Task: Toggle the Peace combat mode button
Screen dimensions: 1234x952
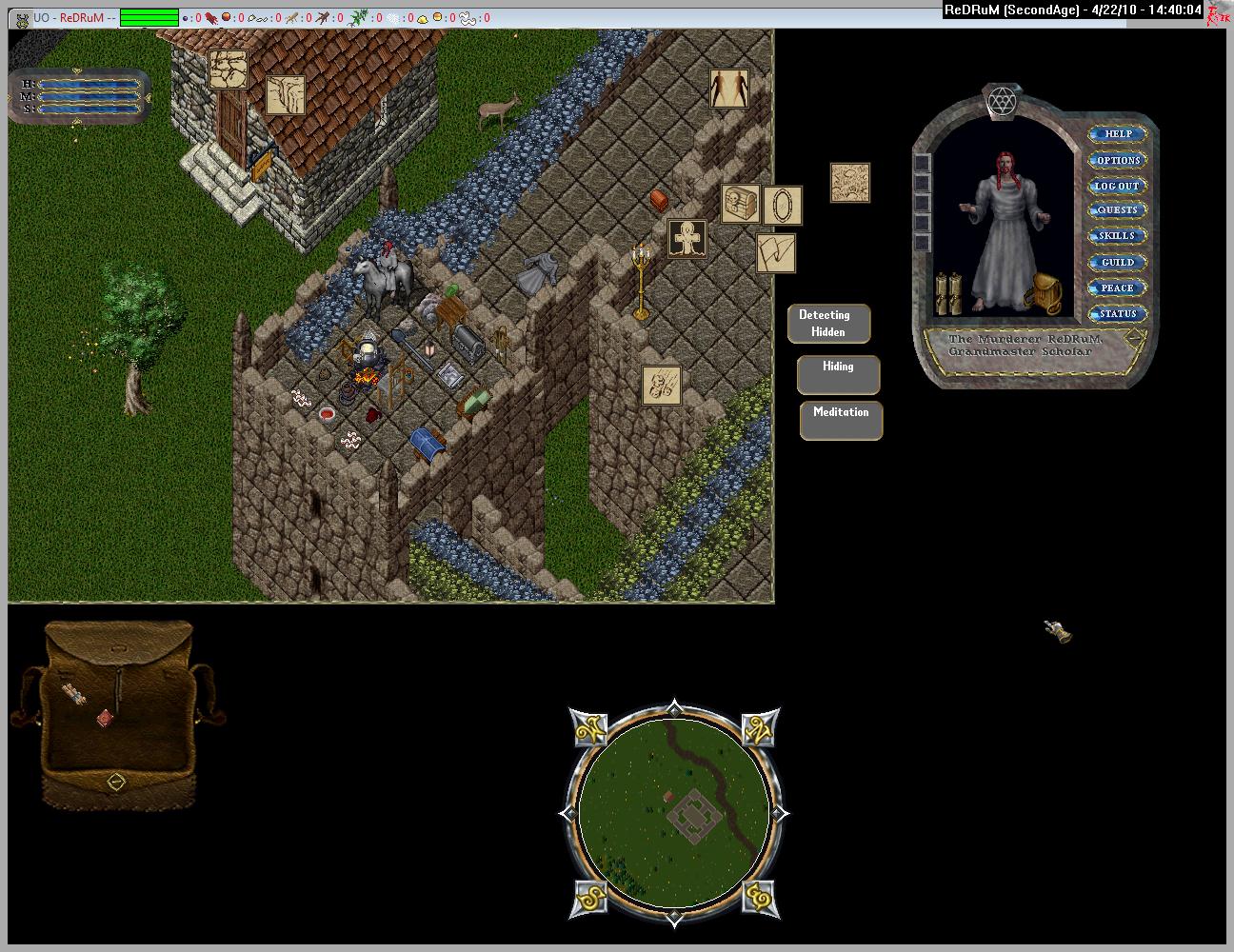Action: pos(1118,288)
